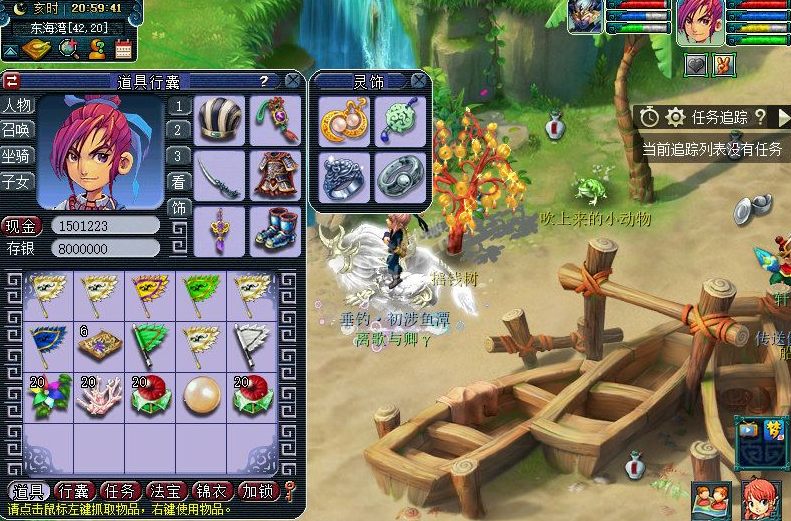
Task: Select the treasure map item stack of 6
Action: [x=98, y=346]
